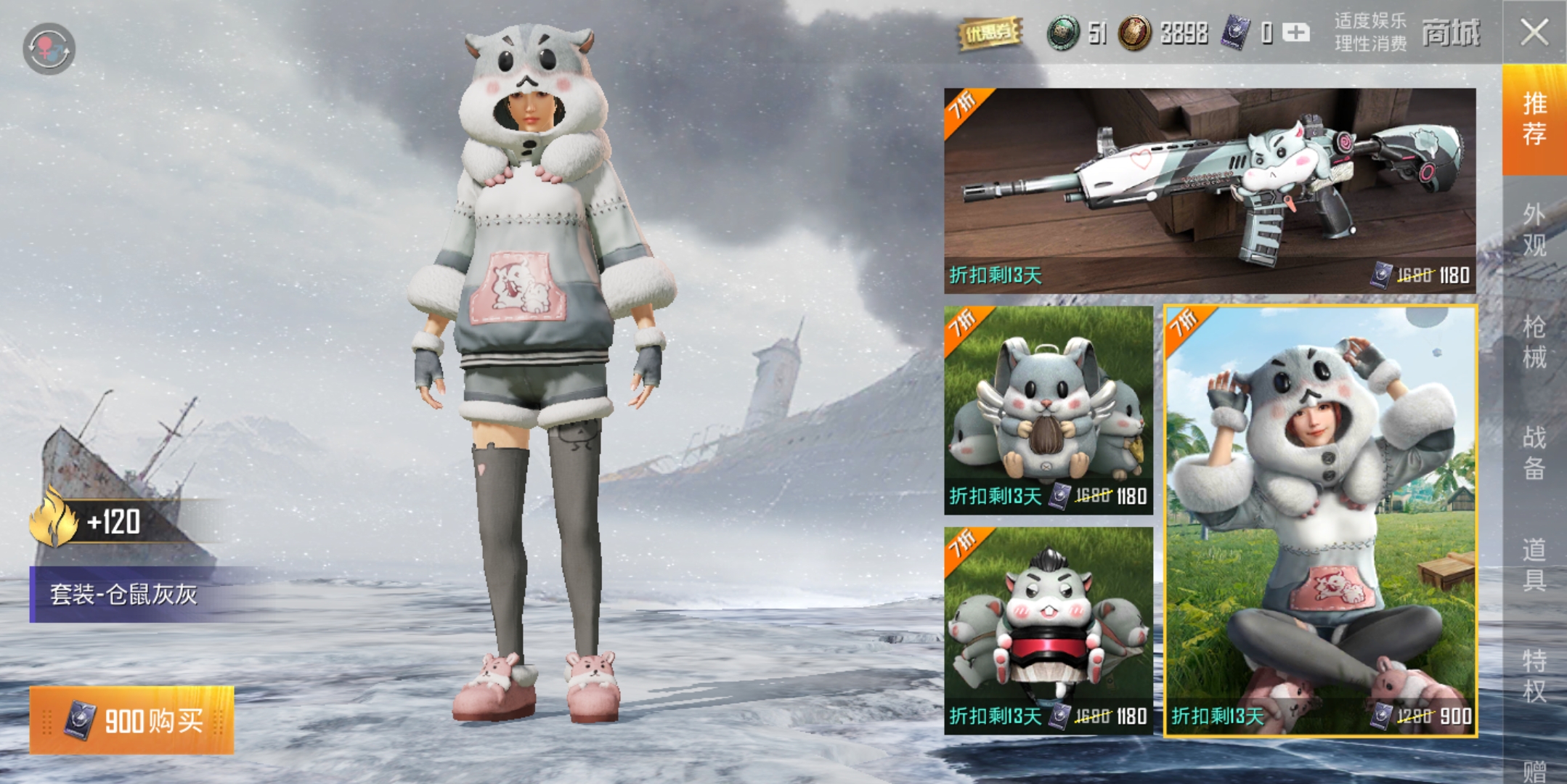
Task: Go to the 战备 gear tab
Action: [x=1534, y=453]
